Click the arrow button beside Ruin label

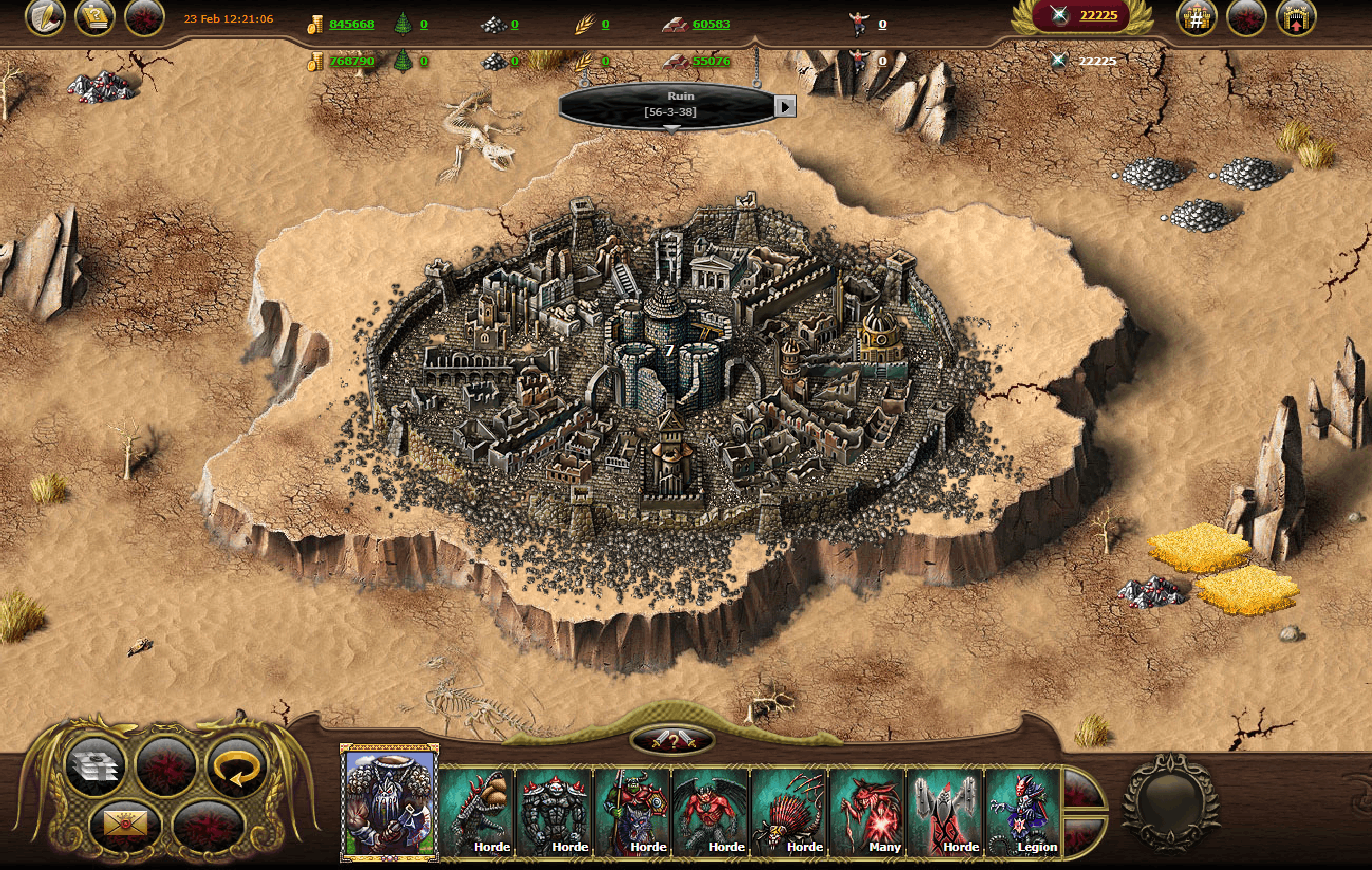786,105
